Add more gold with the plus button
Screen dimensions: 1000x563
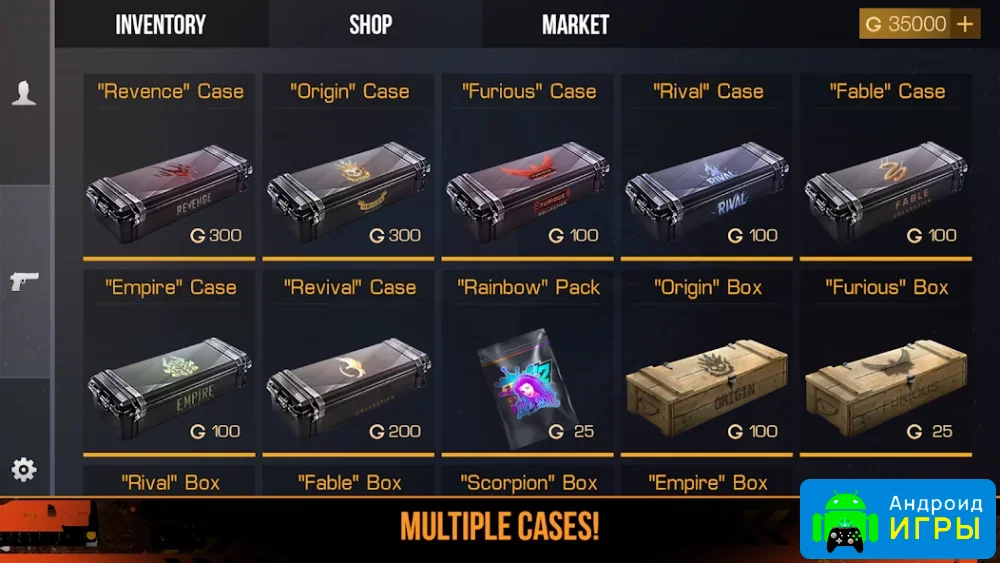[965, 24]
